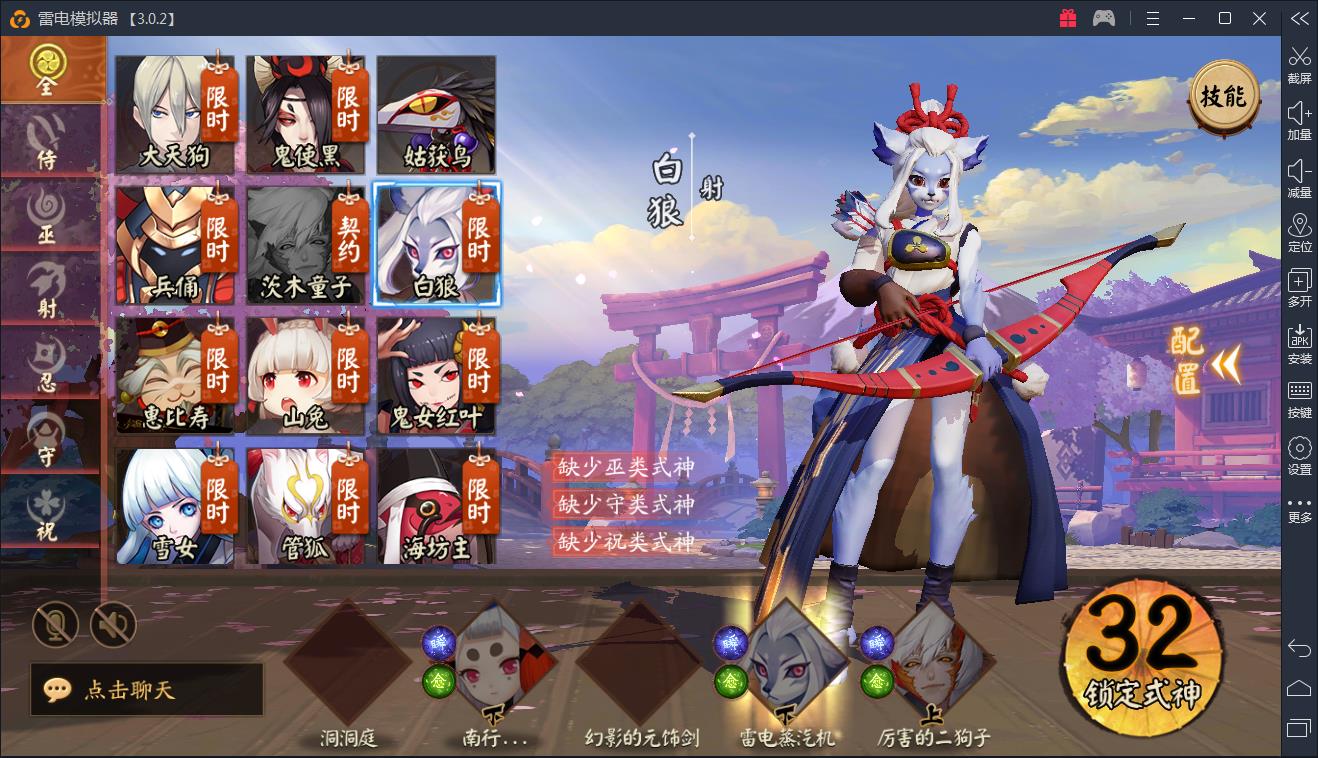Click the emulator 截屏 screenshot tool
This screenshot has height=758, width=1318.
point(1299,65)
